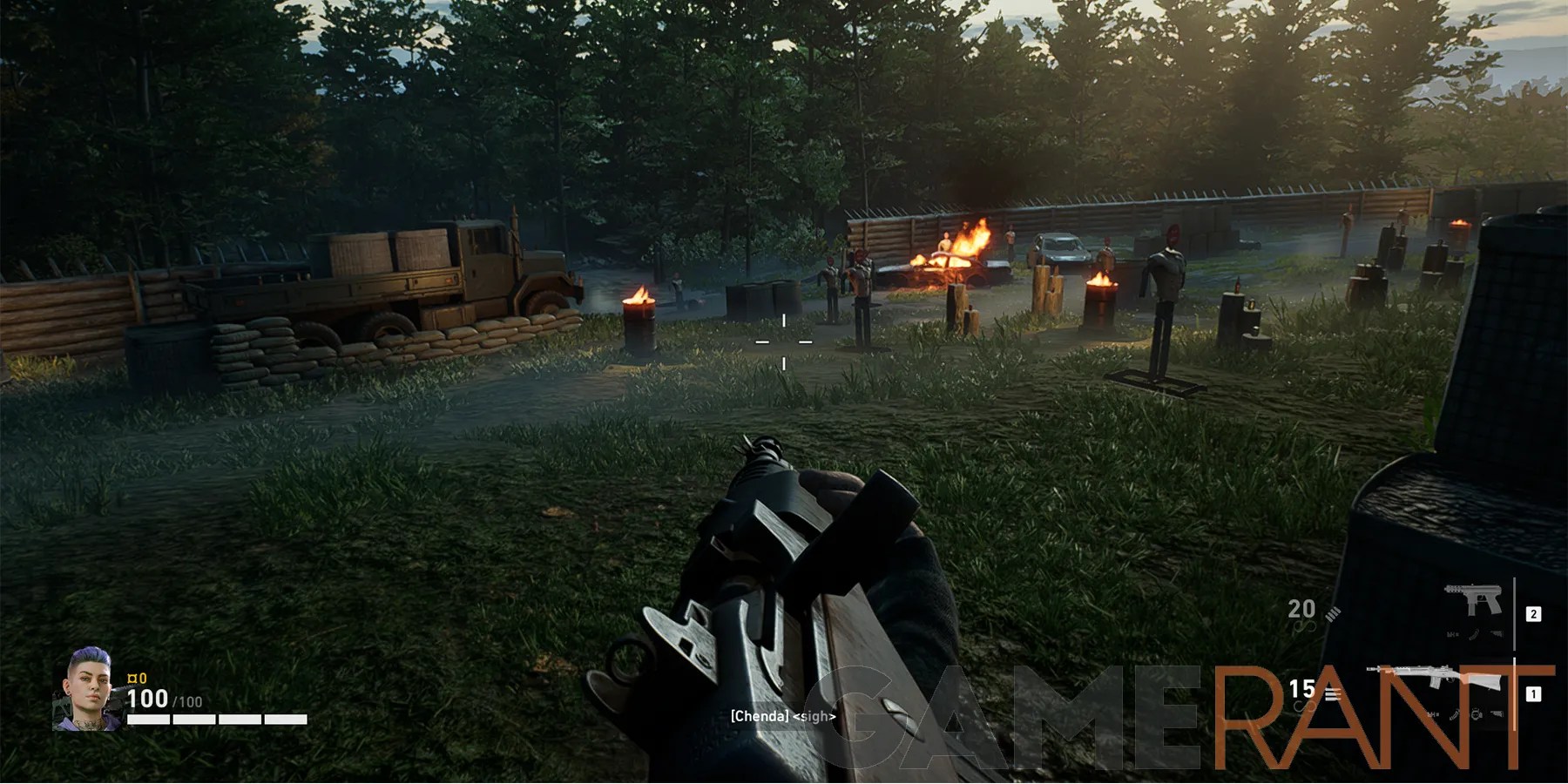Screen dimensions: 1568x784
Task: Open the scope attachment icon on the rifle loadout
Action: pos(1476,713)
